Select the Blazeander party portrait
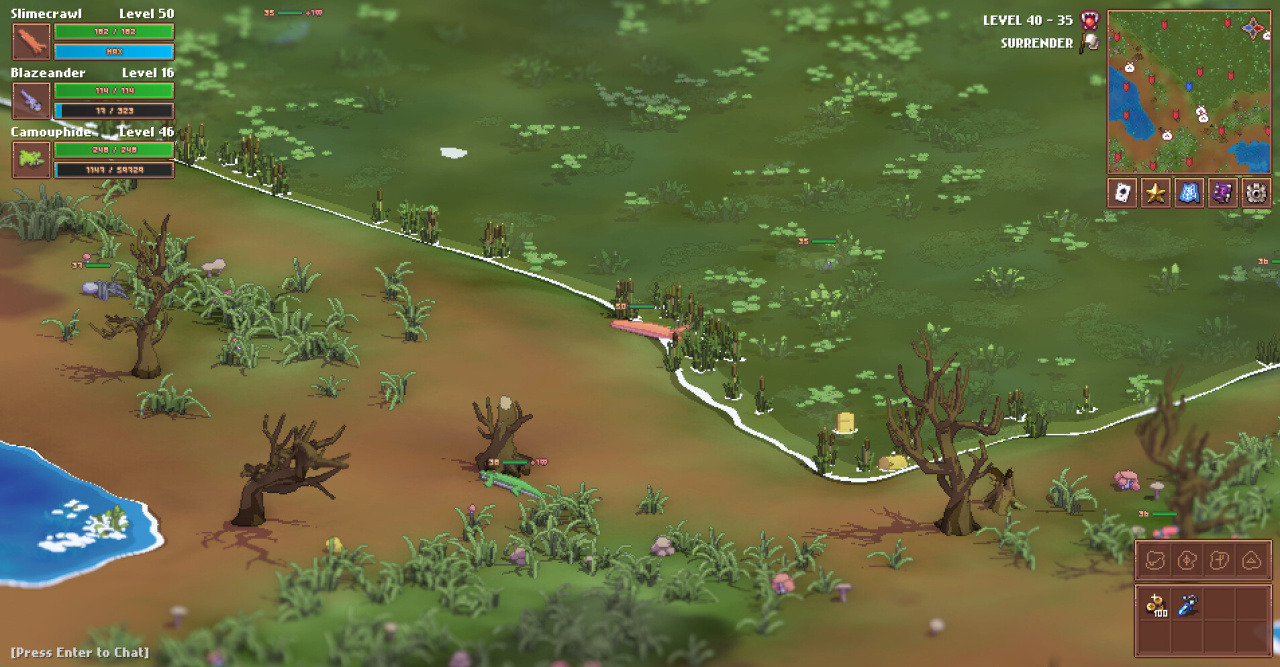Viewport: 1280px width, 667px height. 31,101
